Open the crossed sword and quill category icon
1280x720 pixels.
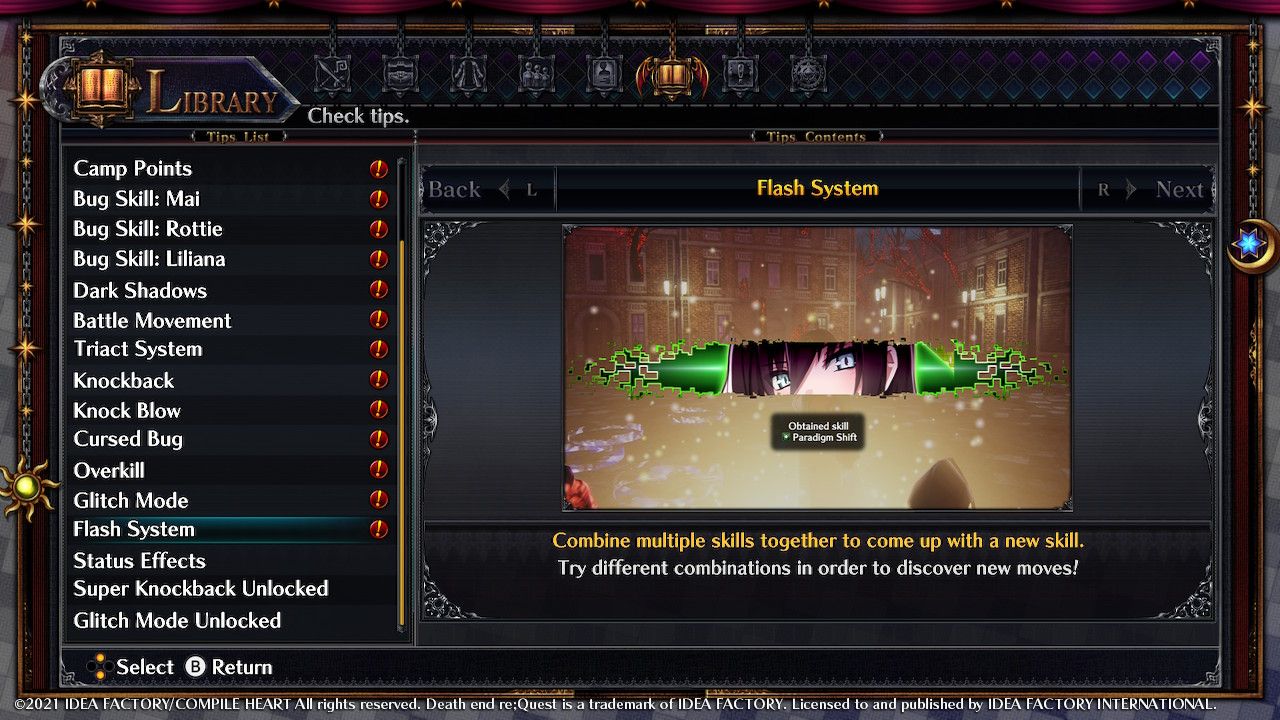[x=333, y=75]
